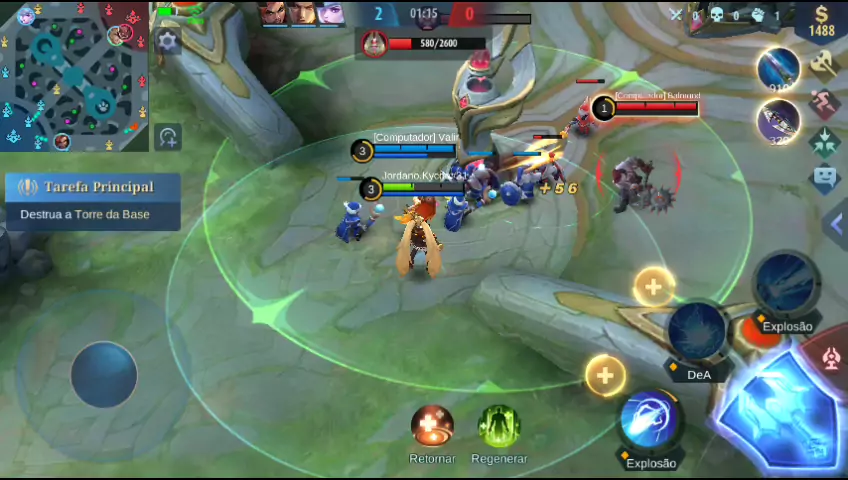Upgrade the bottom Explosão skill with plus

click(605, 376)
